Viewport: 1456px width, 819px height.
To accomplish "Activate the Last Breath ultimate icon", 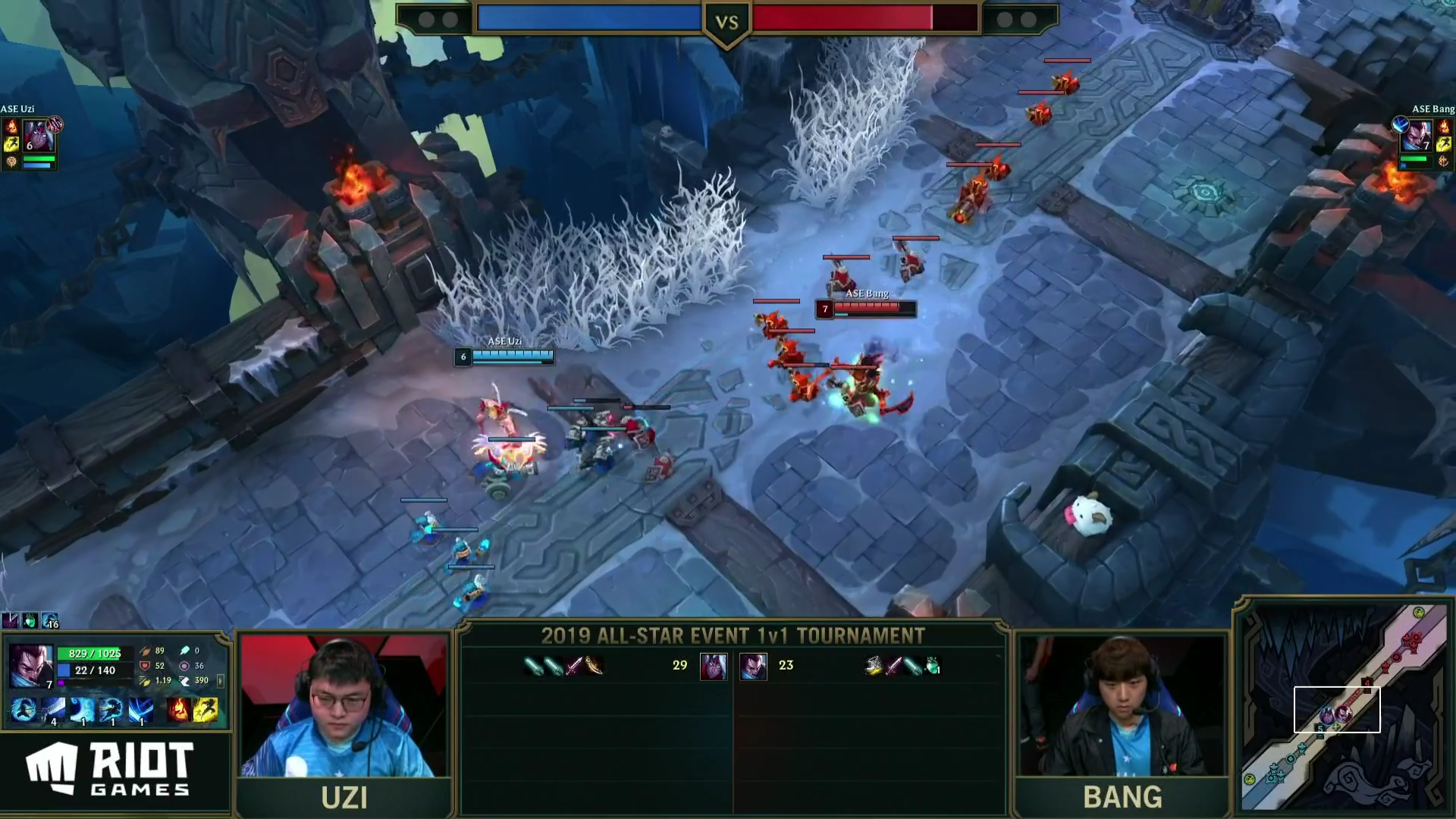I will pos(140,710).
